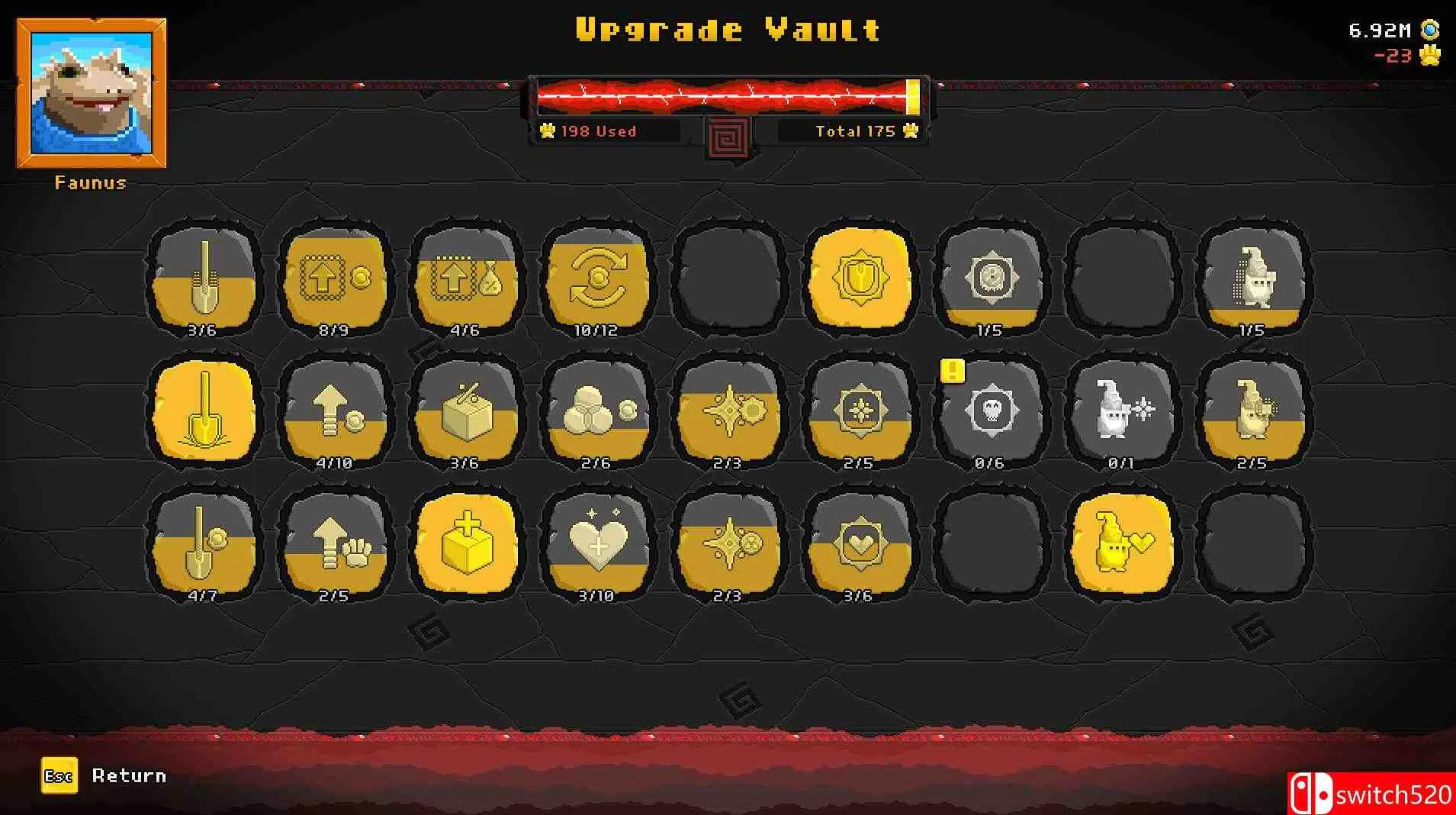Open the upgrade-with-coin tile showing 8/9

point(335,279)
